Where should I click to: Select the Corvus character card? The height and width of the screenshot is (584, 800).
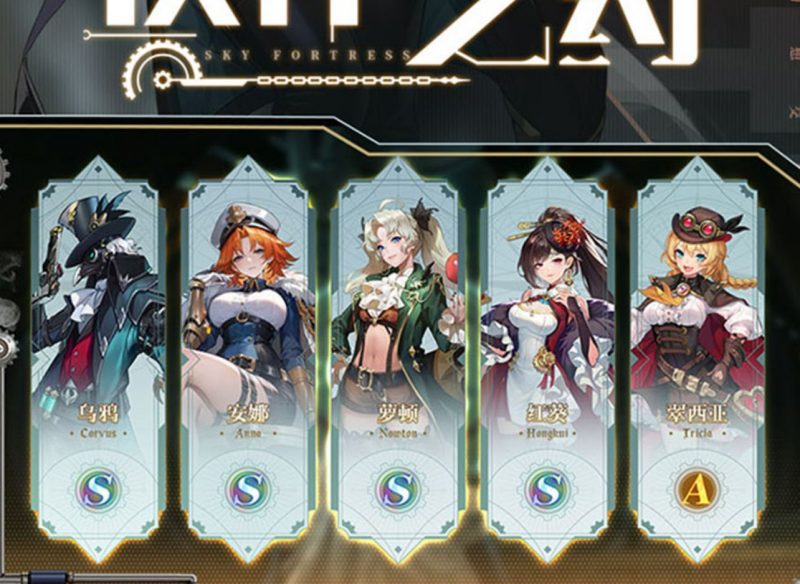98,360
